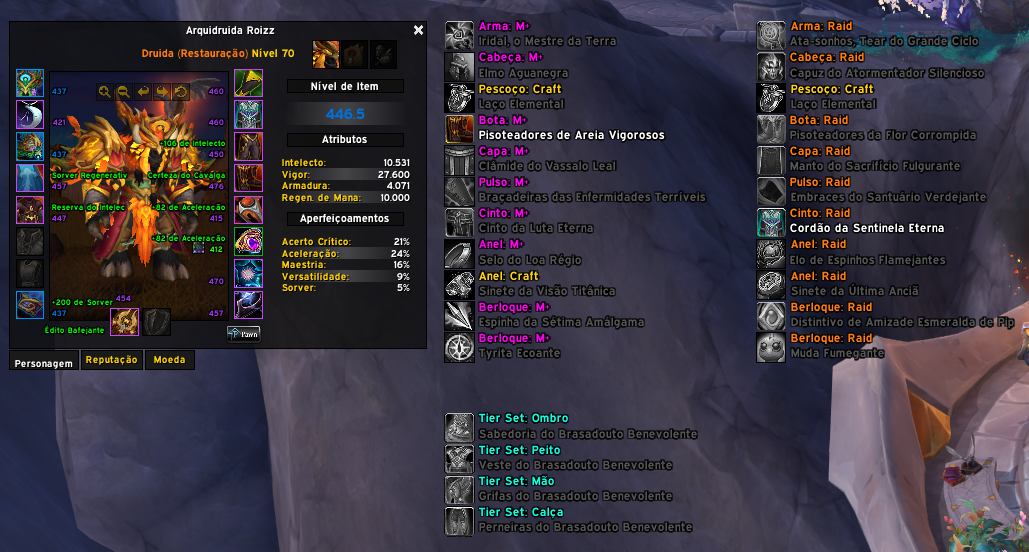Viewport: 1029px width, 552px height.
Task: Select the Muda Fumegante trinket icon
Action: (x=771, y=346)
